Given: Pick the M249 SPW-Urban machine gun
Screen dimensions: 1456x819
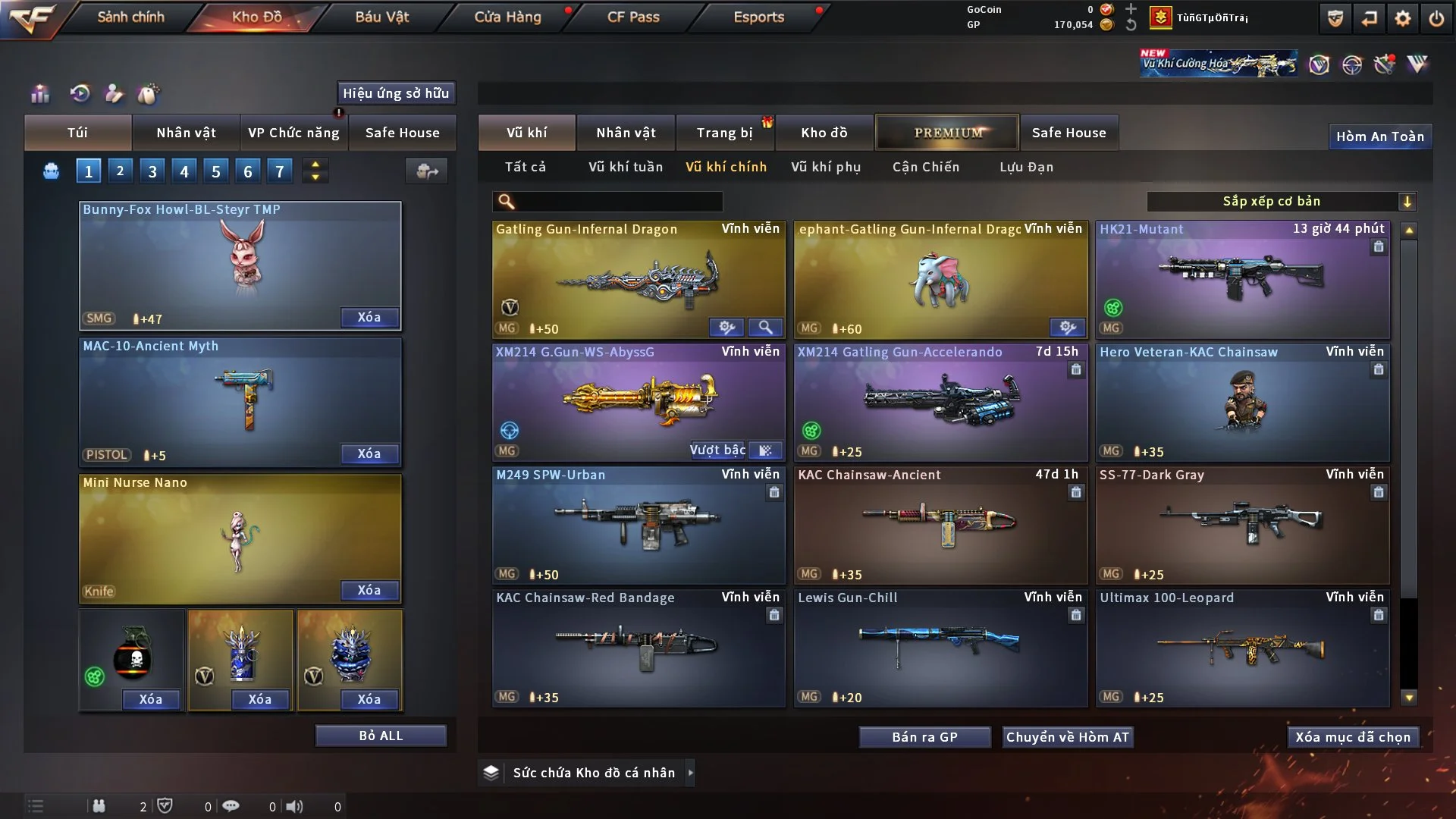Looking at the screenshot, I should click(x=639, y=525).
